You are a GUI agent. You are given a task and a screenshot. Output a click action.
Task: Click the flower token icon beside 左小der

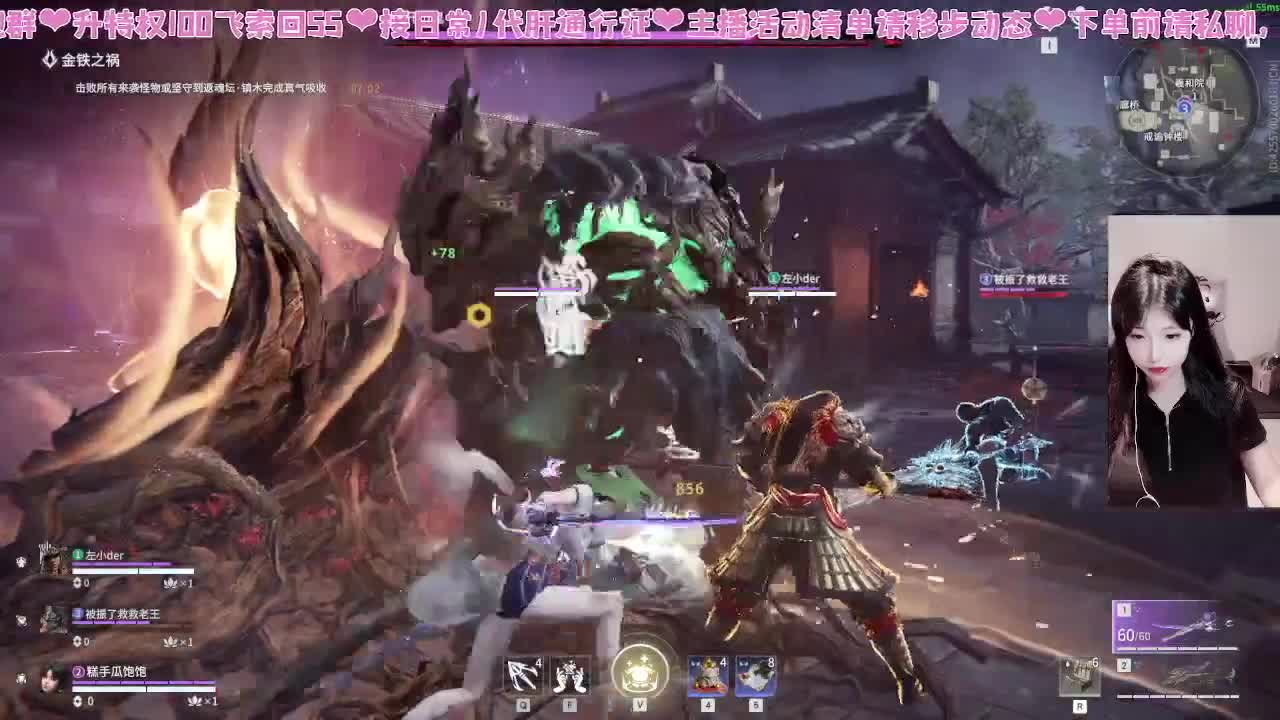tap(170, 584)
